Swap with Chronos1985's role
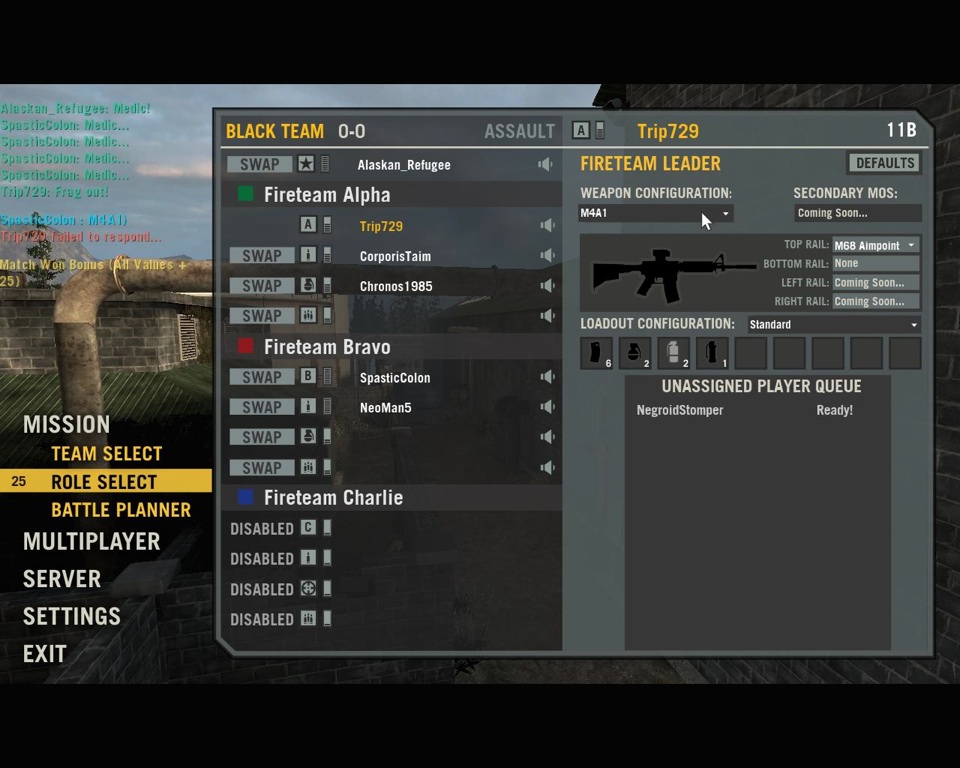 point(260,286)
